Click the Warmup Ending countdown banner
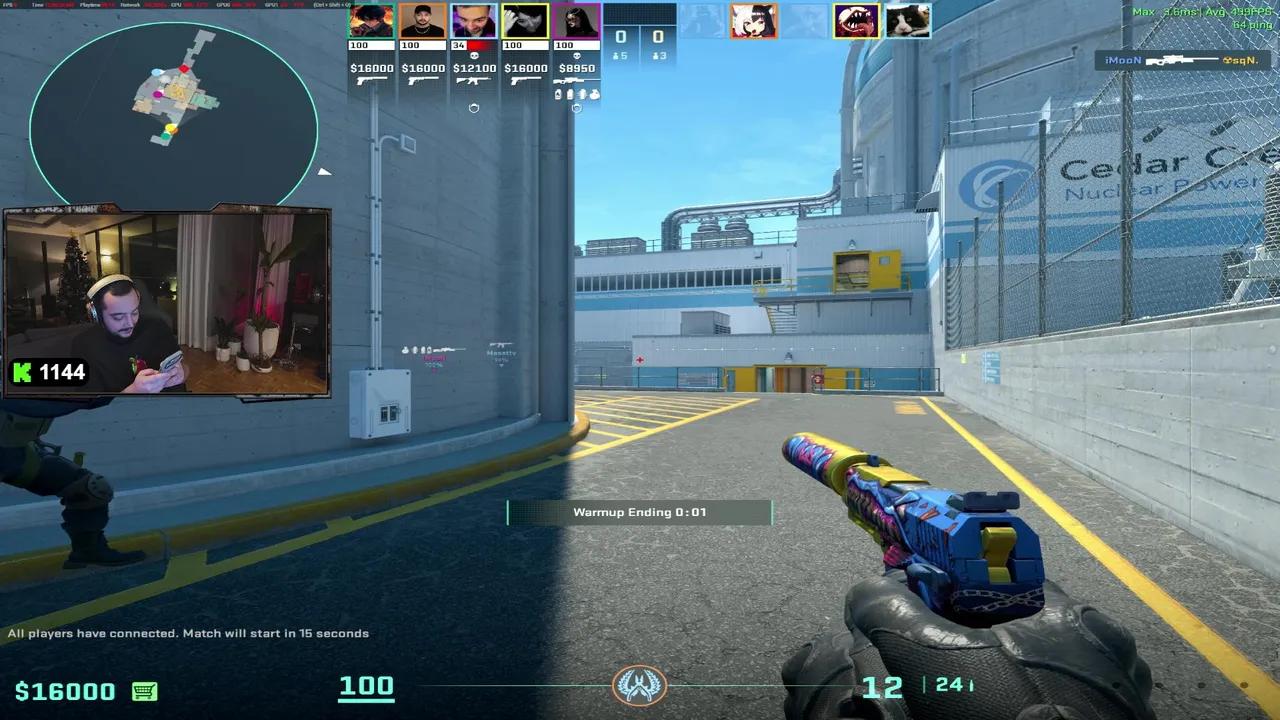Screen dimensions: 1280x720 640,512
